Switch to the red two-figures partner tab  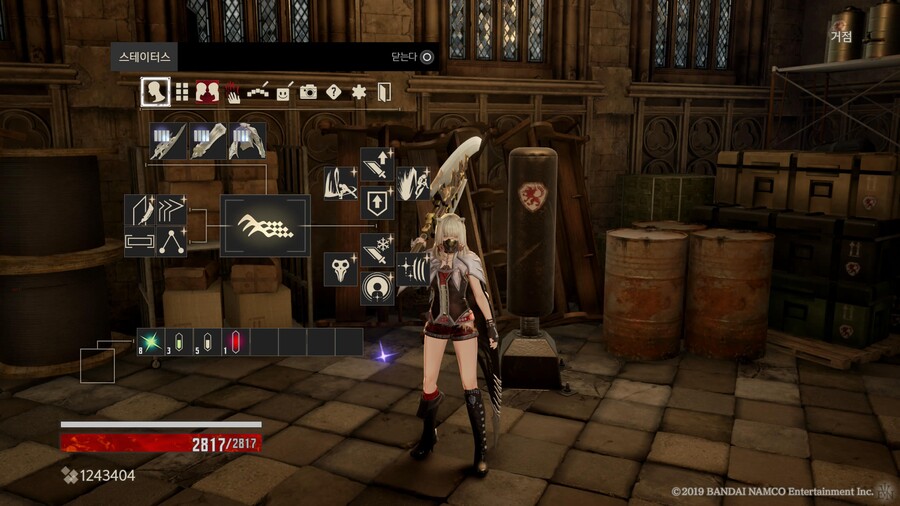[207, 92]
